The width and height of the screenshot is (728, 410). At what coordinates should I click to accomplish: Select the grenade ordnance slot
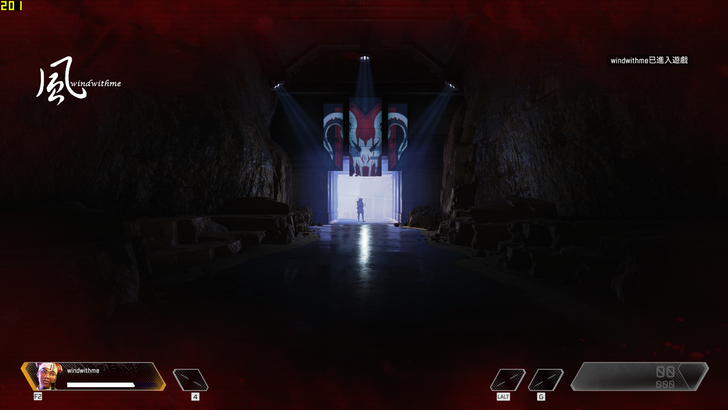pos(545,379)
